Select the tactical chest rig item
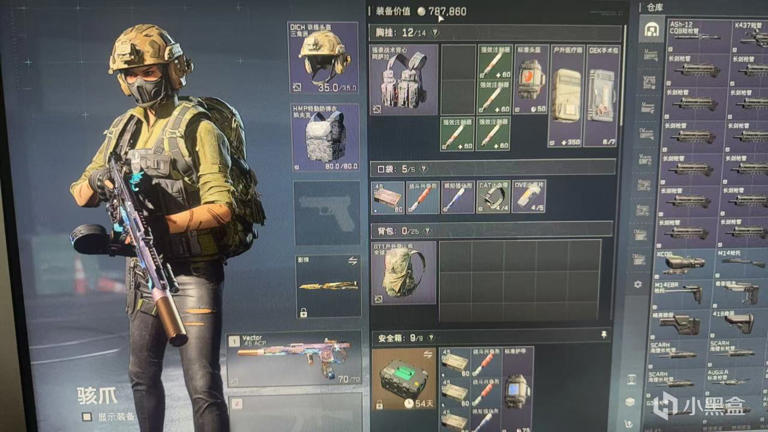 (403, 79)
